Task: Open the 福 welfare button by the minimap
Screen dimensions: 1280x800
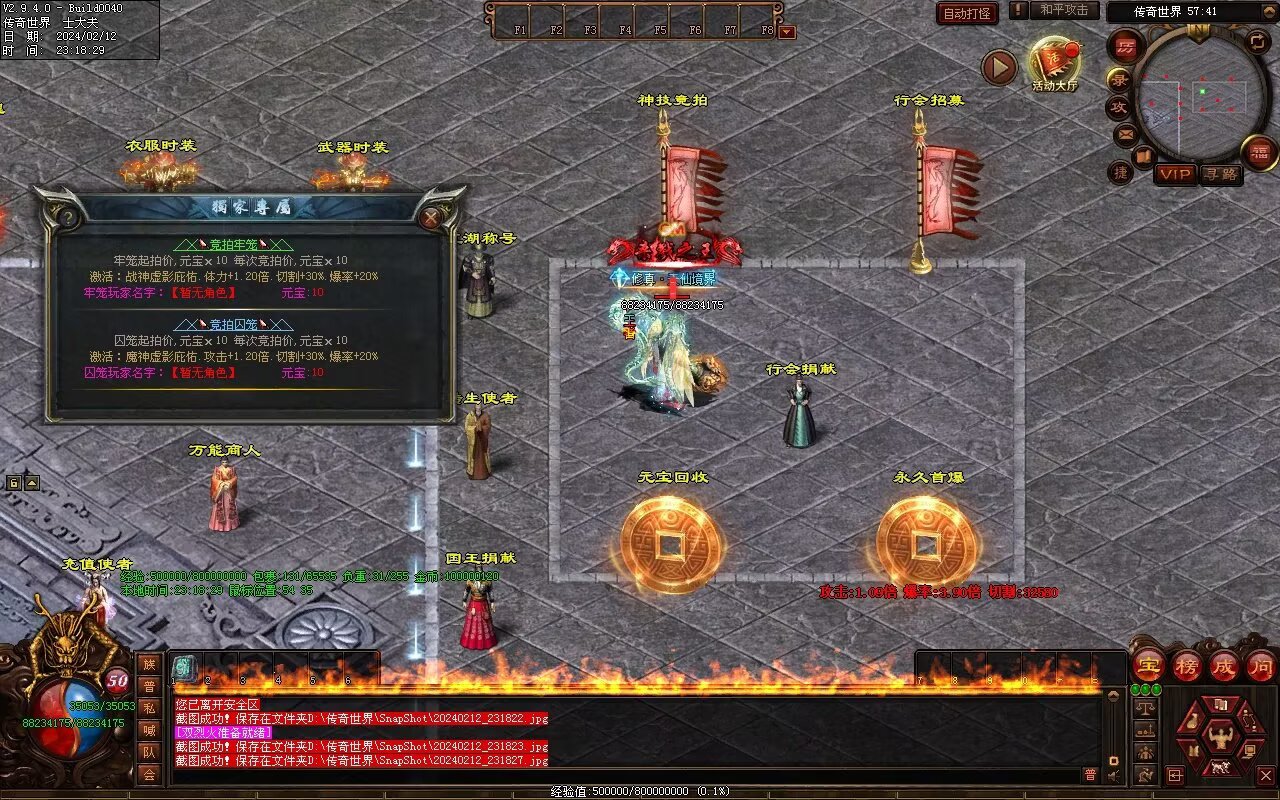Action: click(x=1260, y=152)
